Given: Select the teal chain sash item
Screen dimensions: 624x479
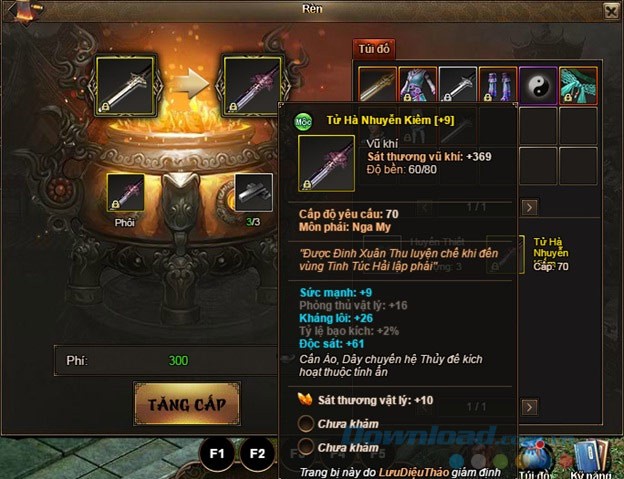Looking at the screenshot, I should coord(577,85).
